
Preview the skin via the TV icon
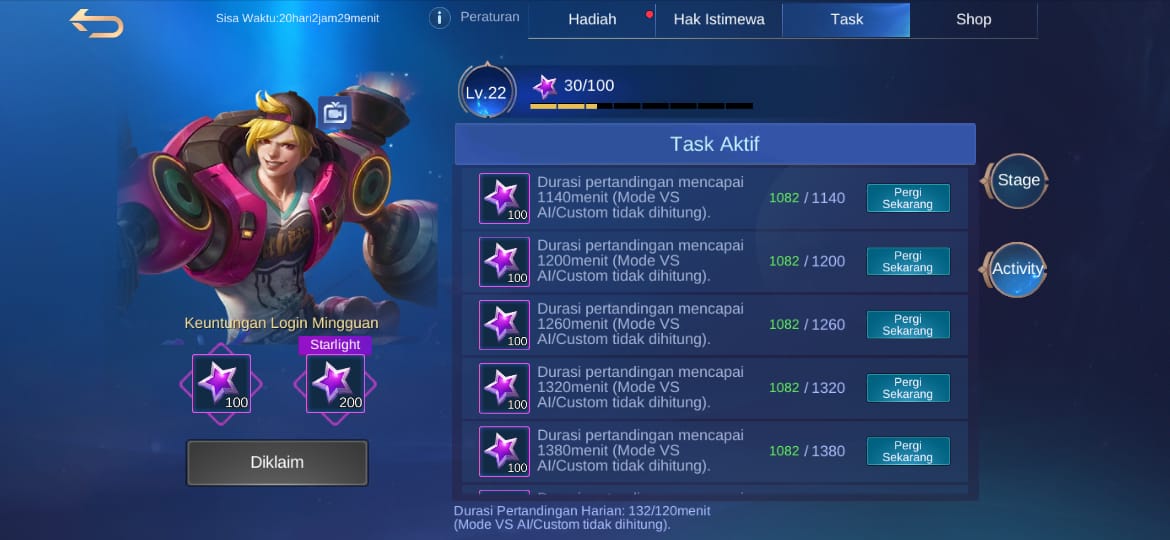click(334, 112)
